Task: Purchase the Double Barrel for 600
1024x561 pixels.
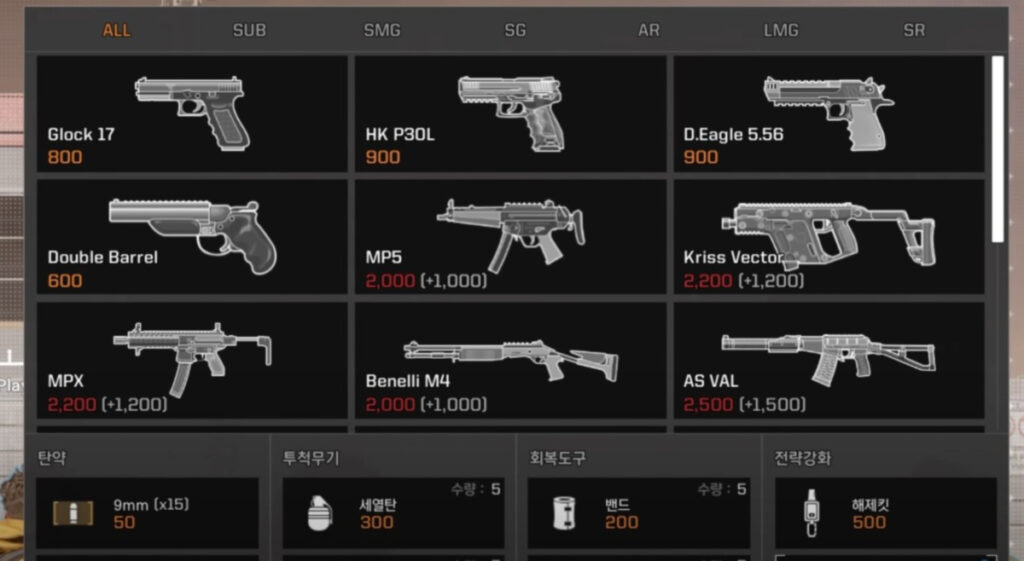Action: click(192, 237)
